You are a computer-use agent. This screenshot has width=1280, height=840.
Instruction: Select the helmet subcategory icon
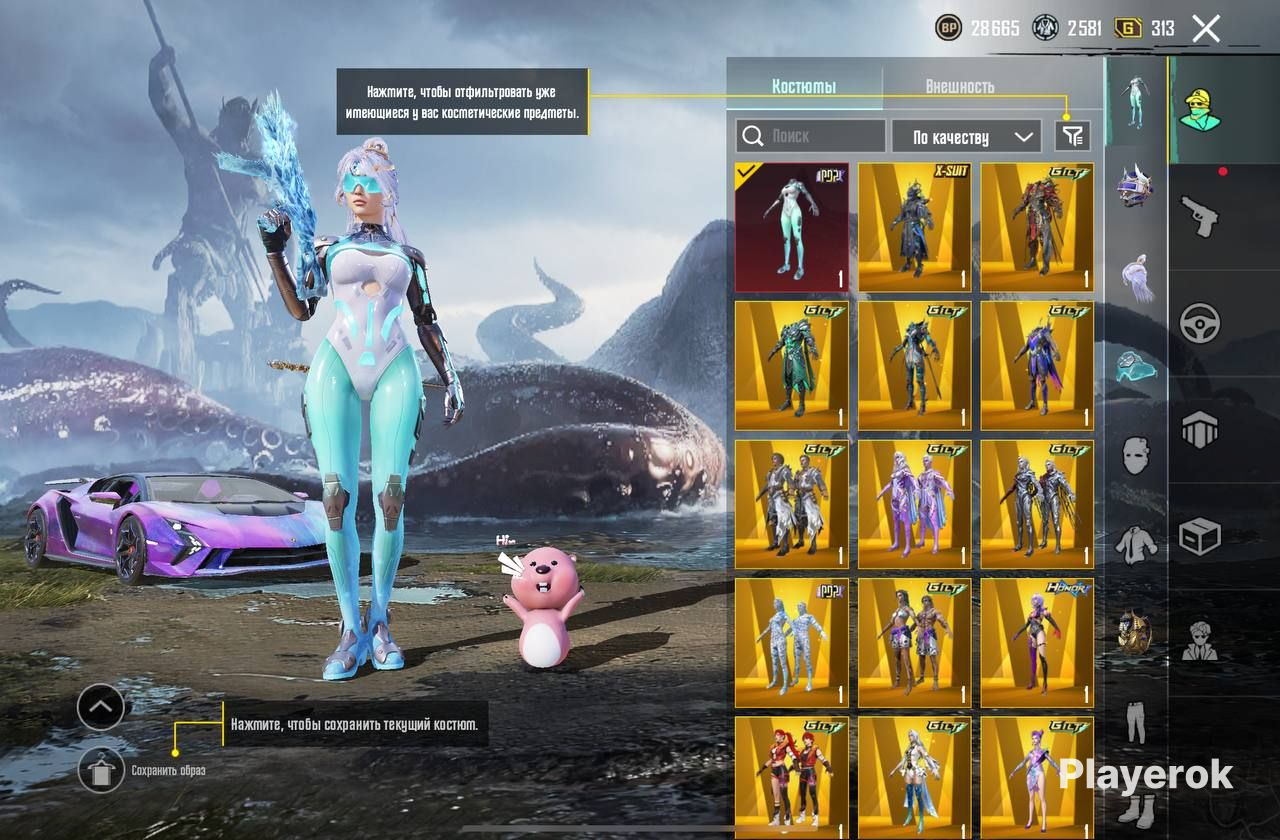[1135, 187]
